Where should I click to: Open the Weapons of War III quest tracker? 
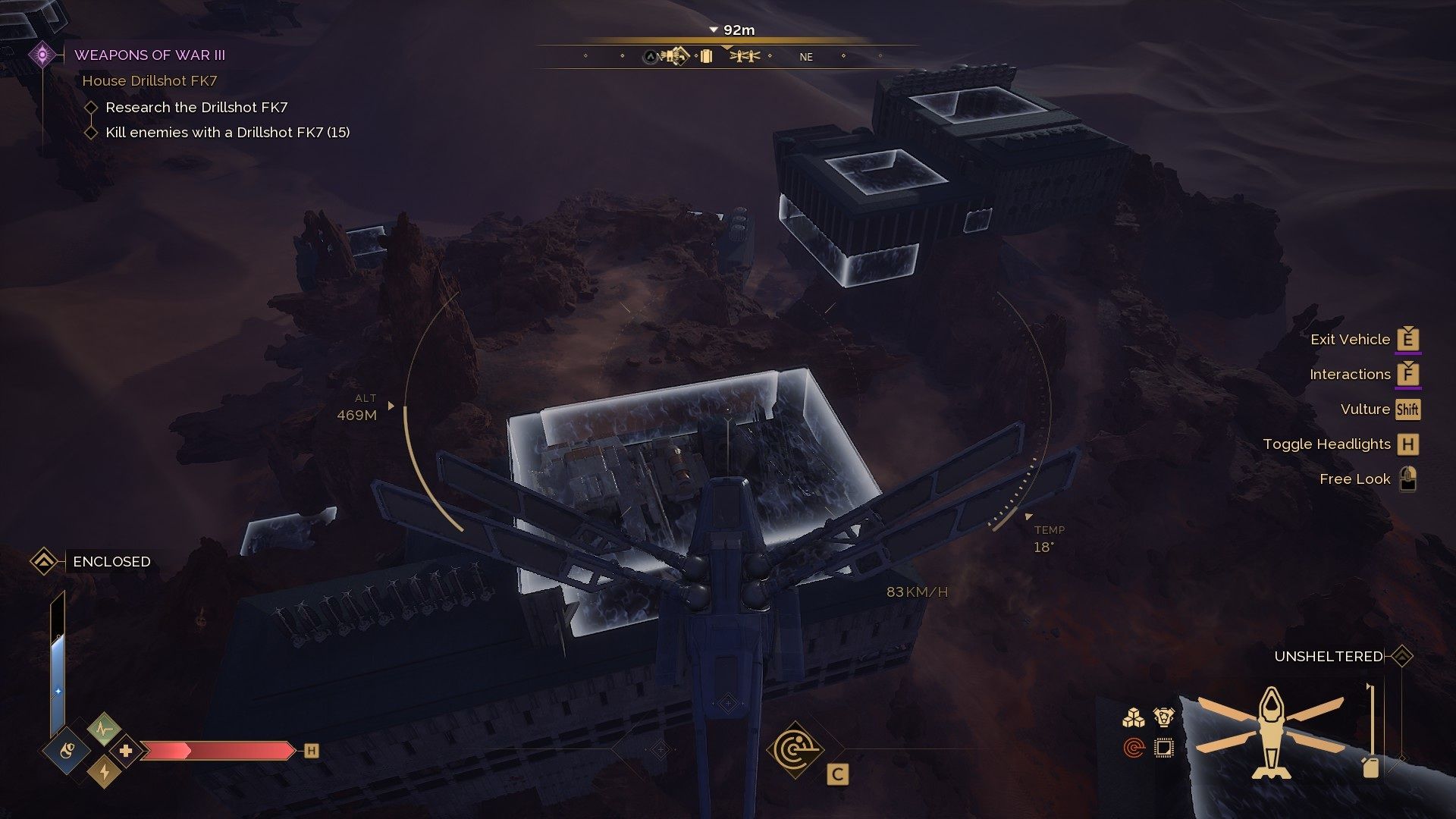click(x=149, y=55)
